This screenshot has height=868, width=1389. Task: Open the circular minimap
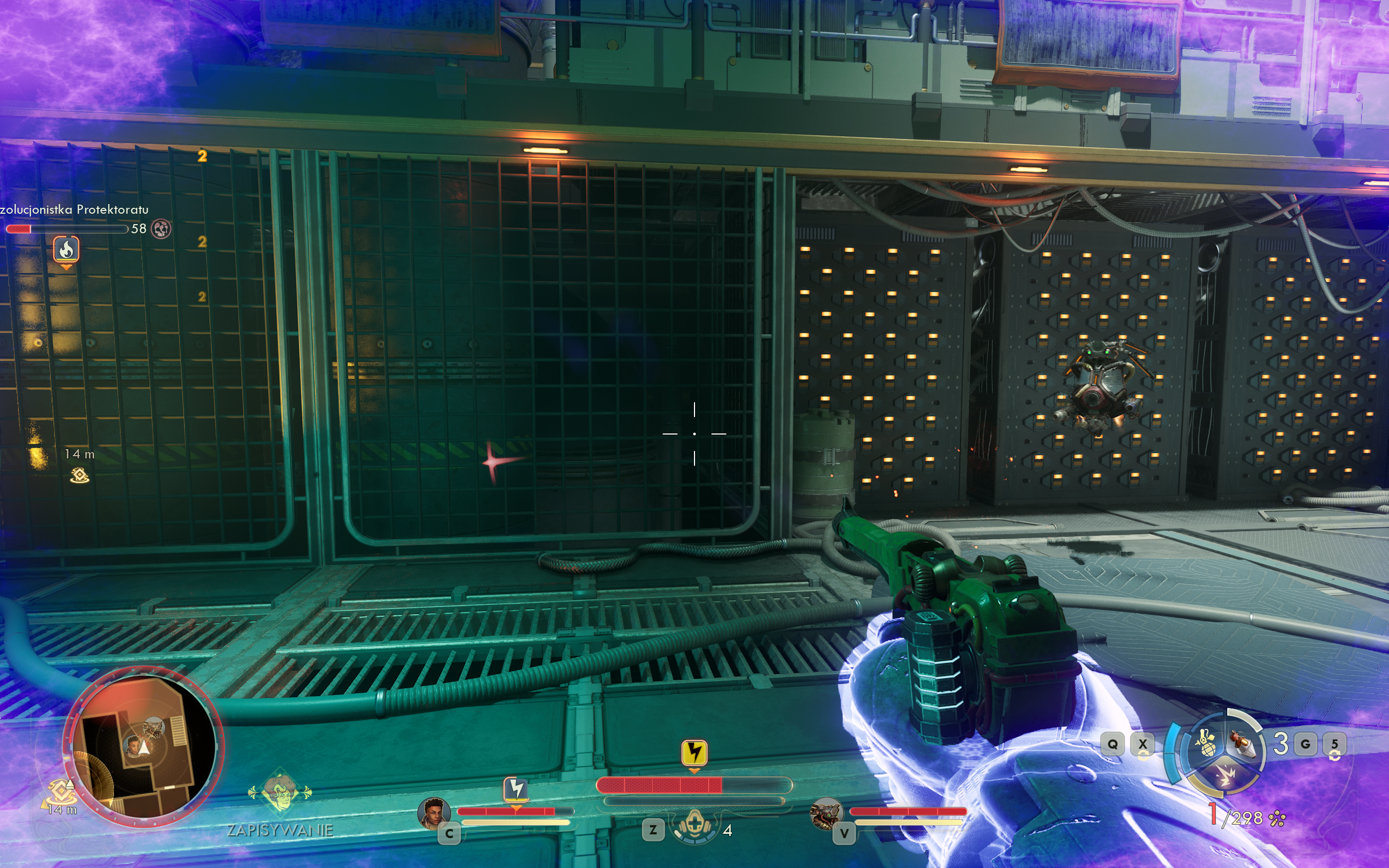click(143, 747)
